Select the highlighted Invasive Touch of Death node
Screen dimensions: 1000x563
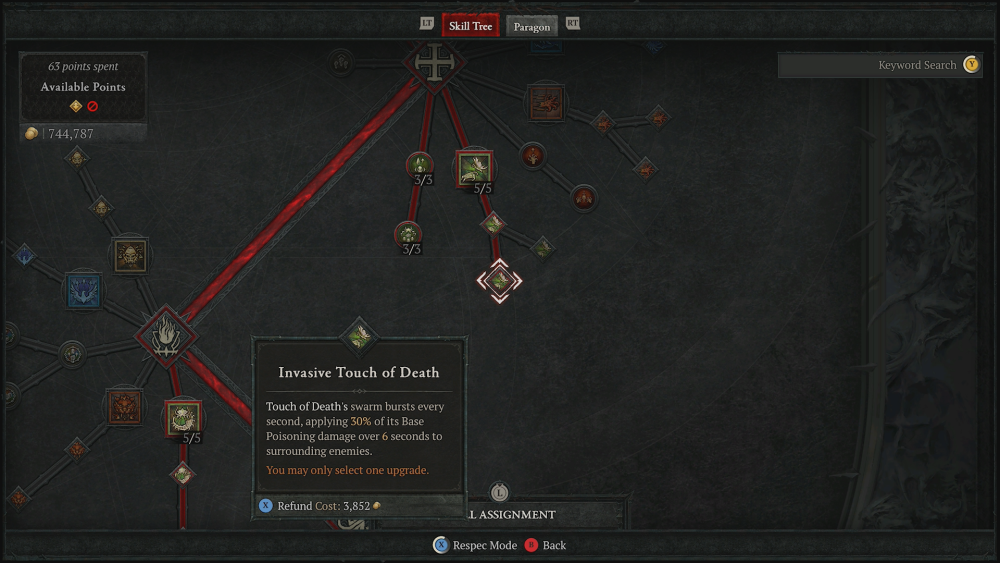click(x=498, y=281)
